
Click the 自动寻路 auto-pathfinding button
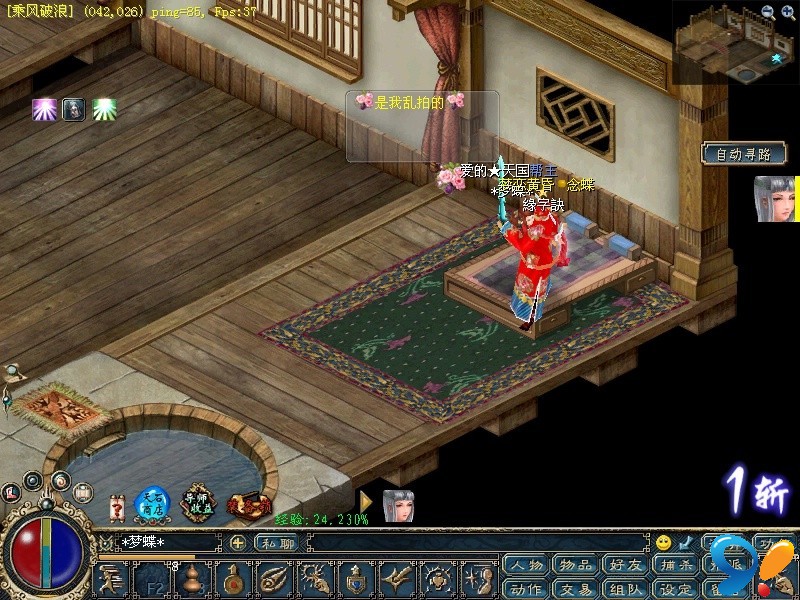click(x=744, y=154)
